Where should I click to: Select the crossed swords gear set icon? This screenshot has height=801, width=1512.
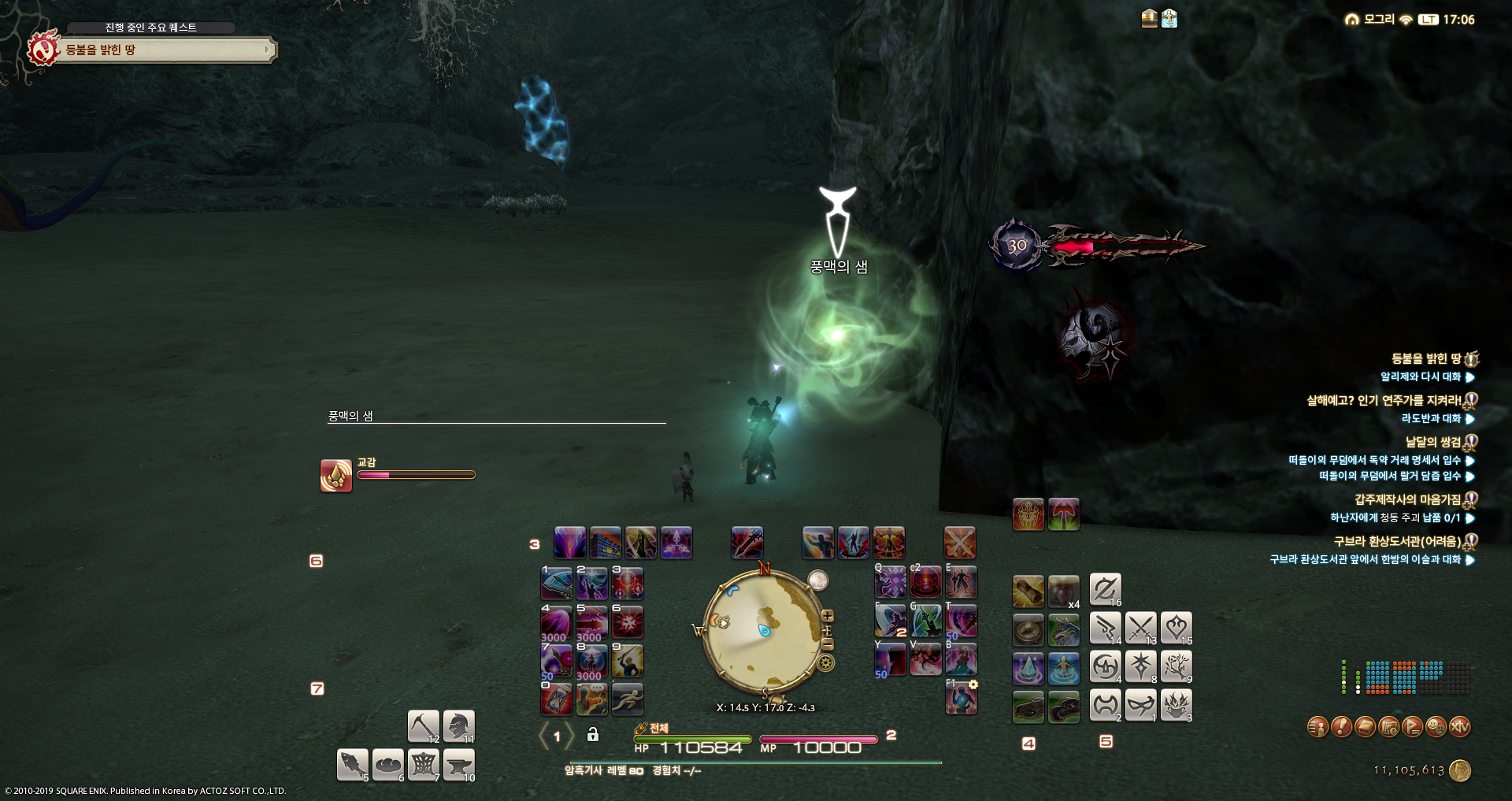1140,628
